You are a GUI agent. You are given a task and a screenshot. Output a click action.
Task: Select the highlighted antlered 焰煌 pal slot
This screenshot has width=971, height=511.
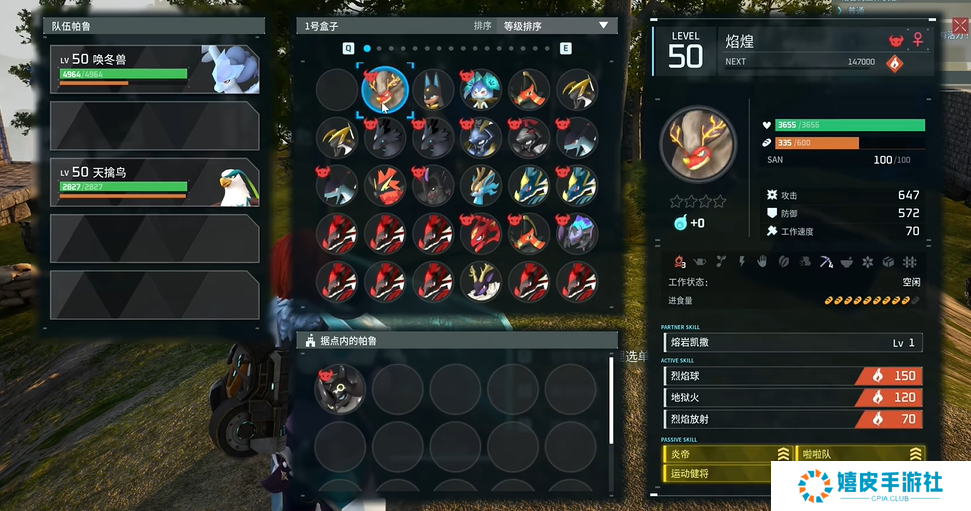[x=385, y=90]
